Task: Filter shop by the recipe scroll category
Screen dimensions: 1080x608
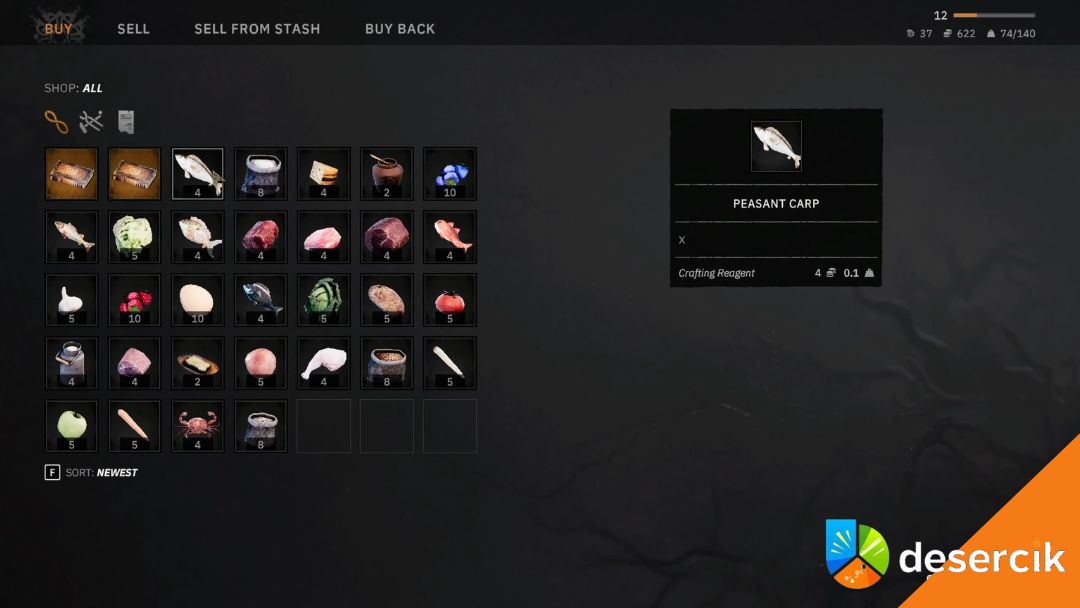Action: tap(126, 122)
